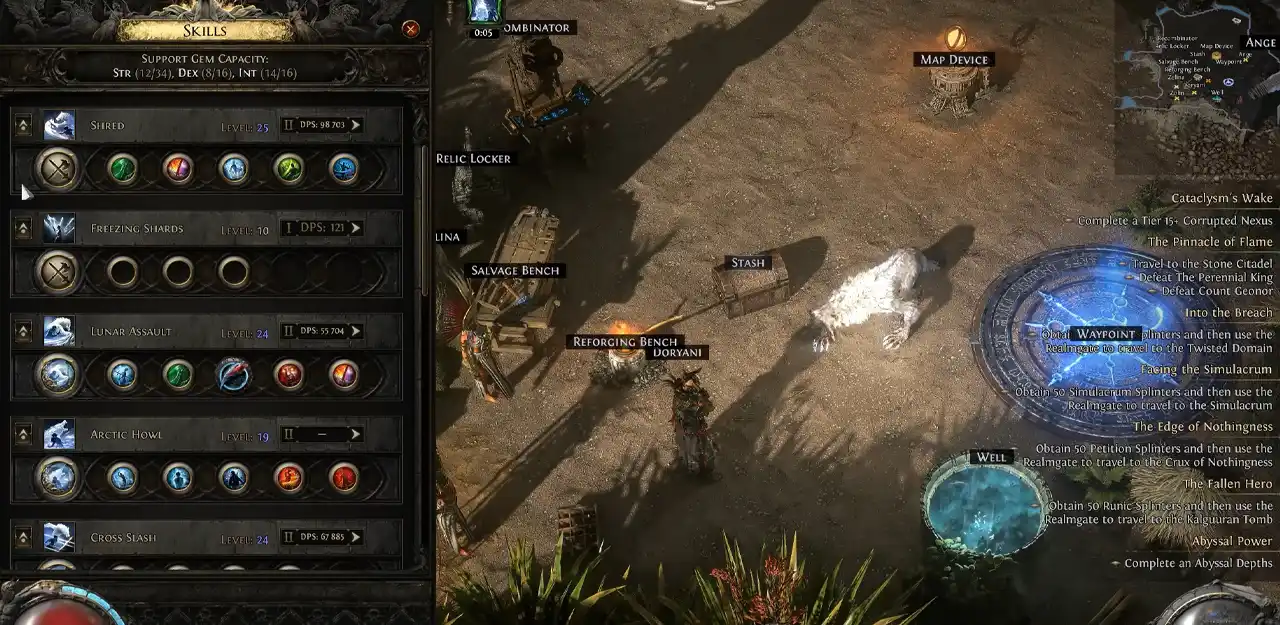
Task: Choose the Arctic Howl skill icon
Action: pyautogui.click(x=59, y=434)
